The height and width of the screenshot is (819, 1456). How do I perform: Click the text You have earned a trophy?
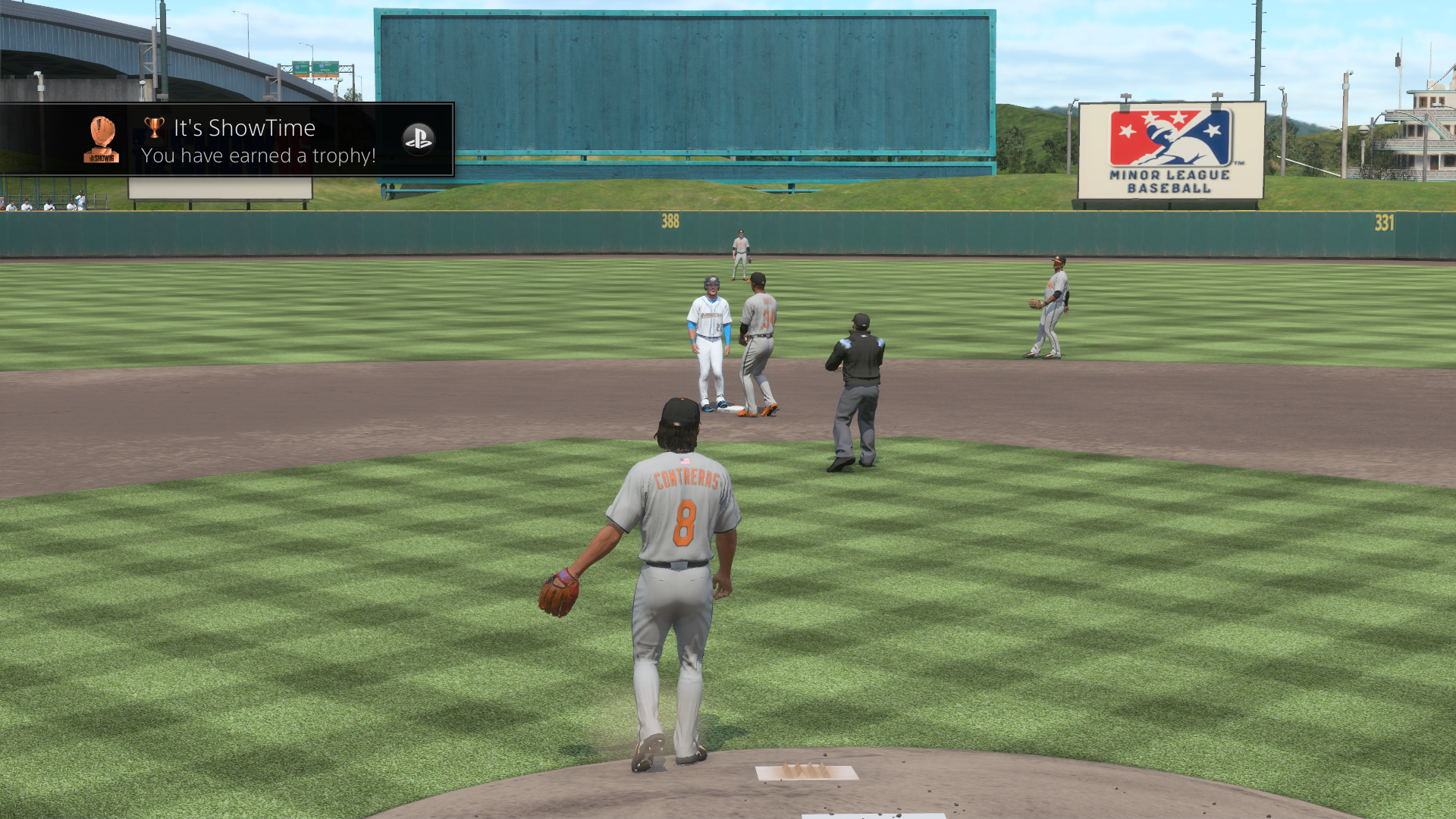tap(257, 155)
